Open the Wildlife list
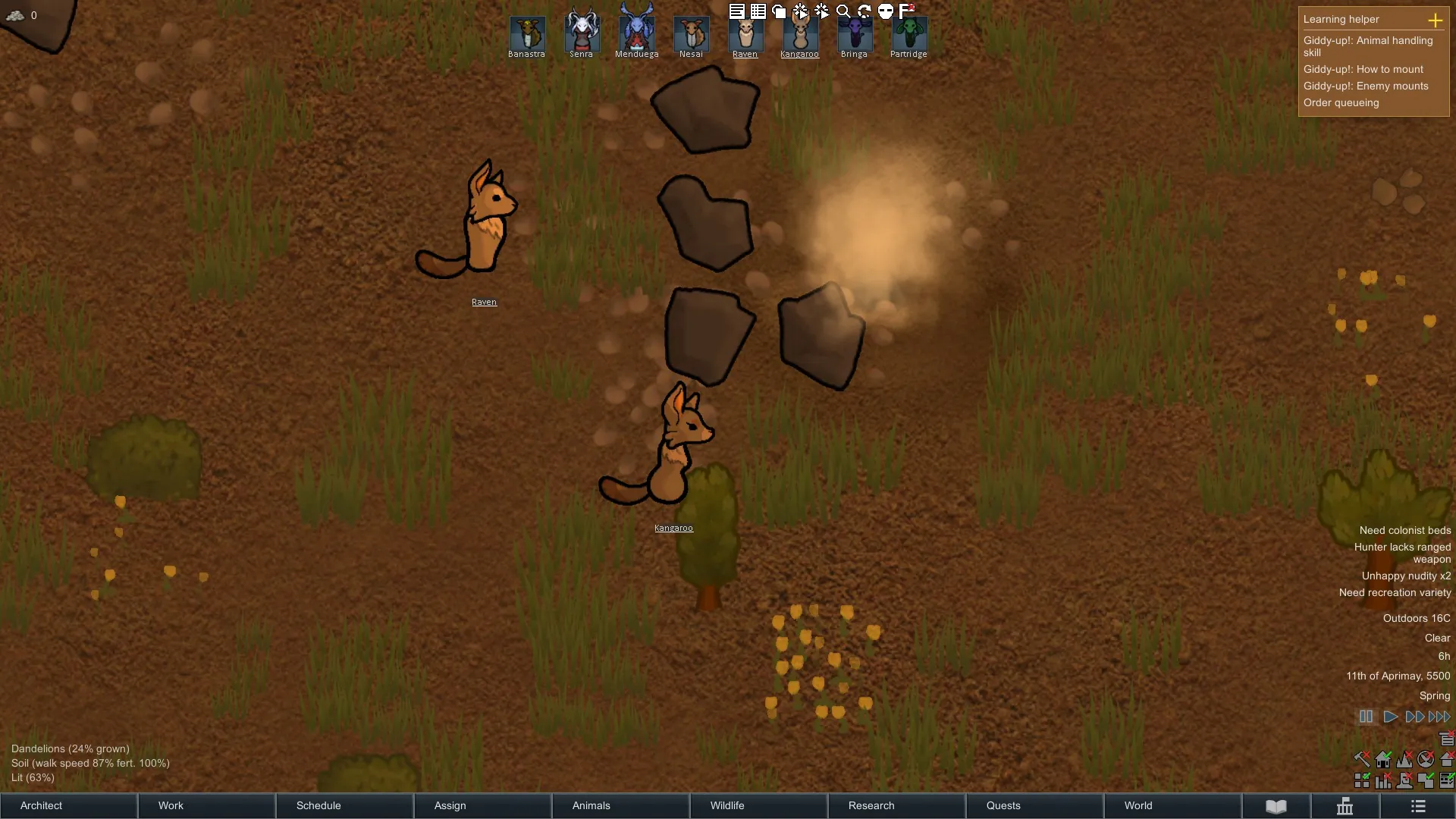 pyautogui.click(x=758, y=805)
